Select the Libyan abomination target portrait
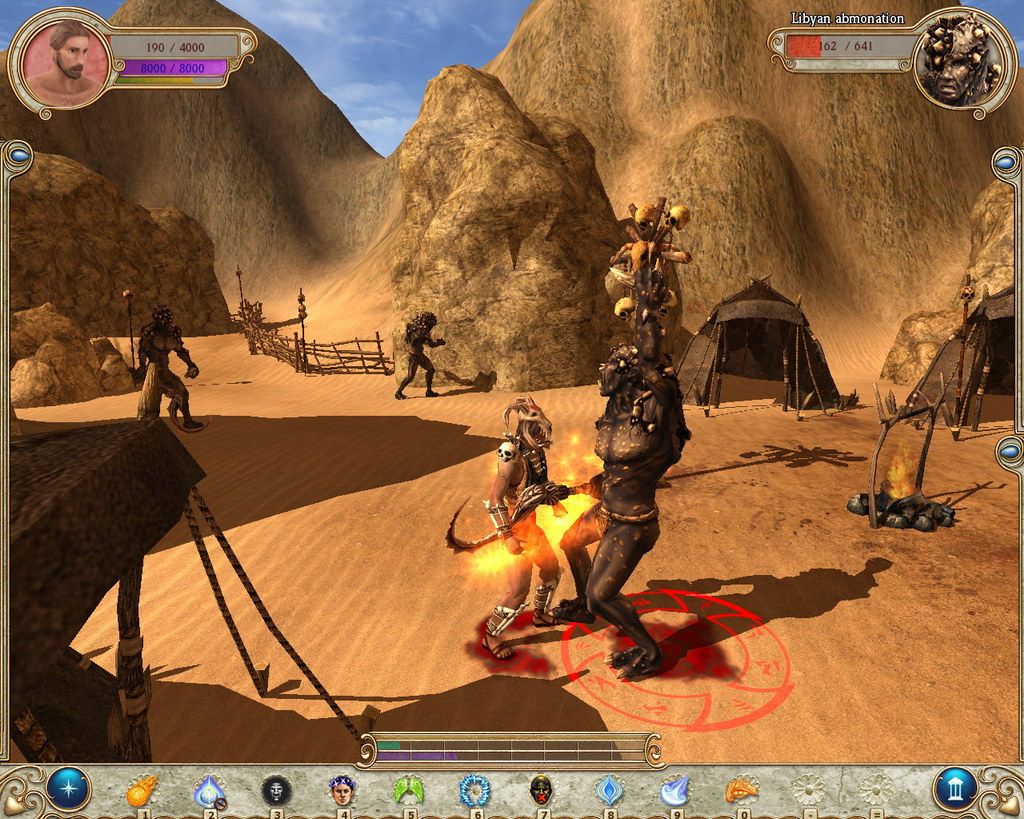This screenshot has width=1024, height=819. tap(957, 62)
